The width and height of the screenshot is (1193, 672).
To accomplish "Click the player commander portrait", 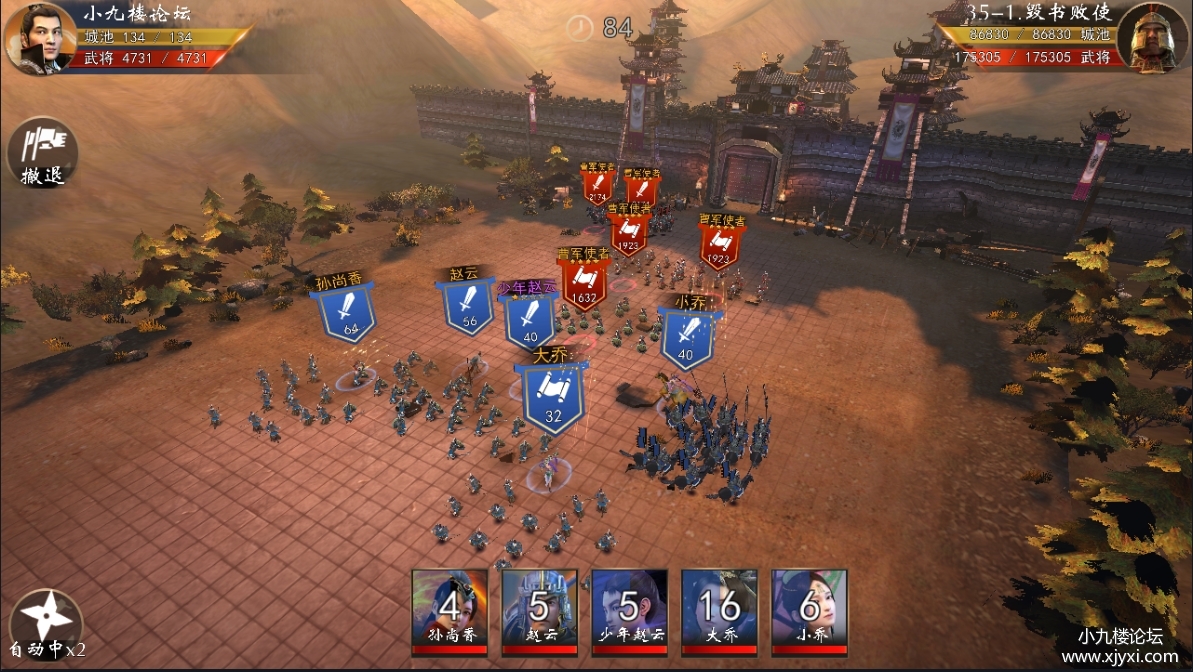I will coord(40,38).
